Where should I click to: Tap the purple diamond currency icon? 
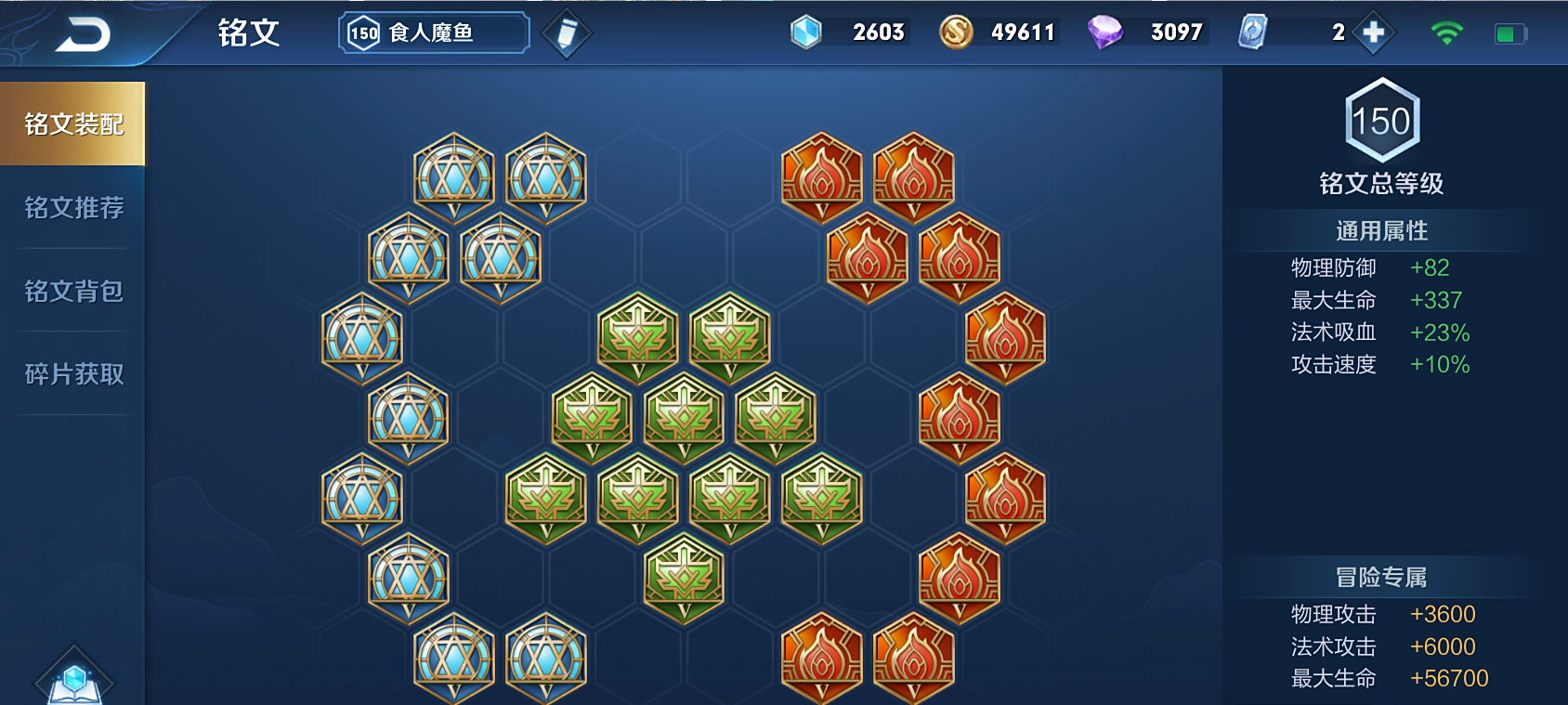point(1104,33)
